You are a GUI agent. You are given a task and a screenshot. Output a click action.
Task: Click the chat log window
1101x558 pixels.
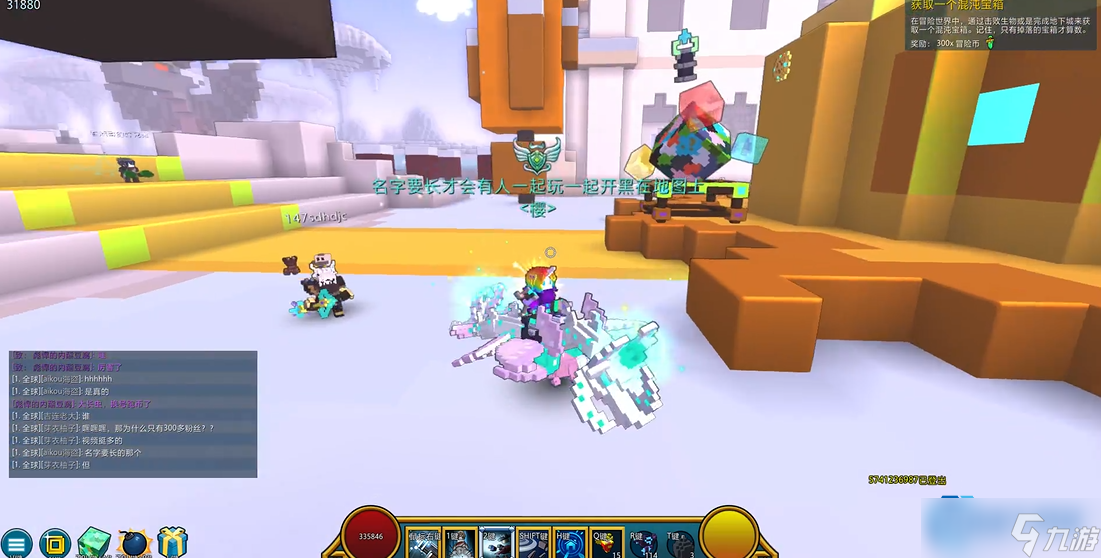point(133,413)
